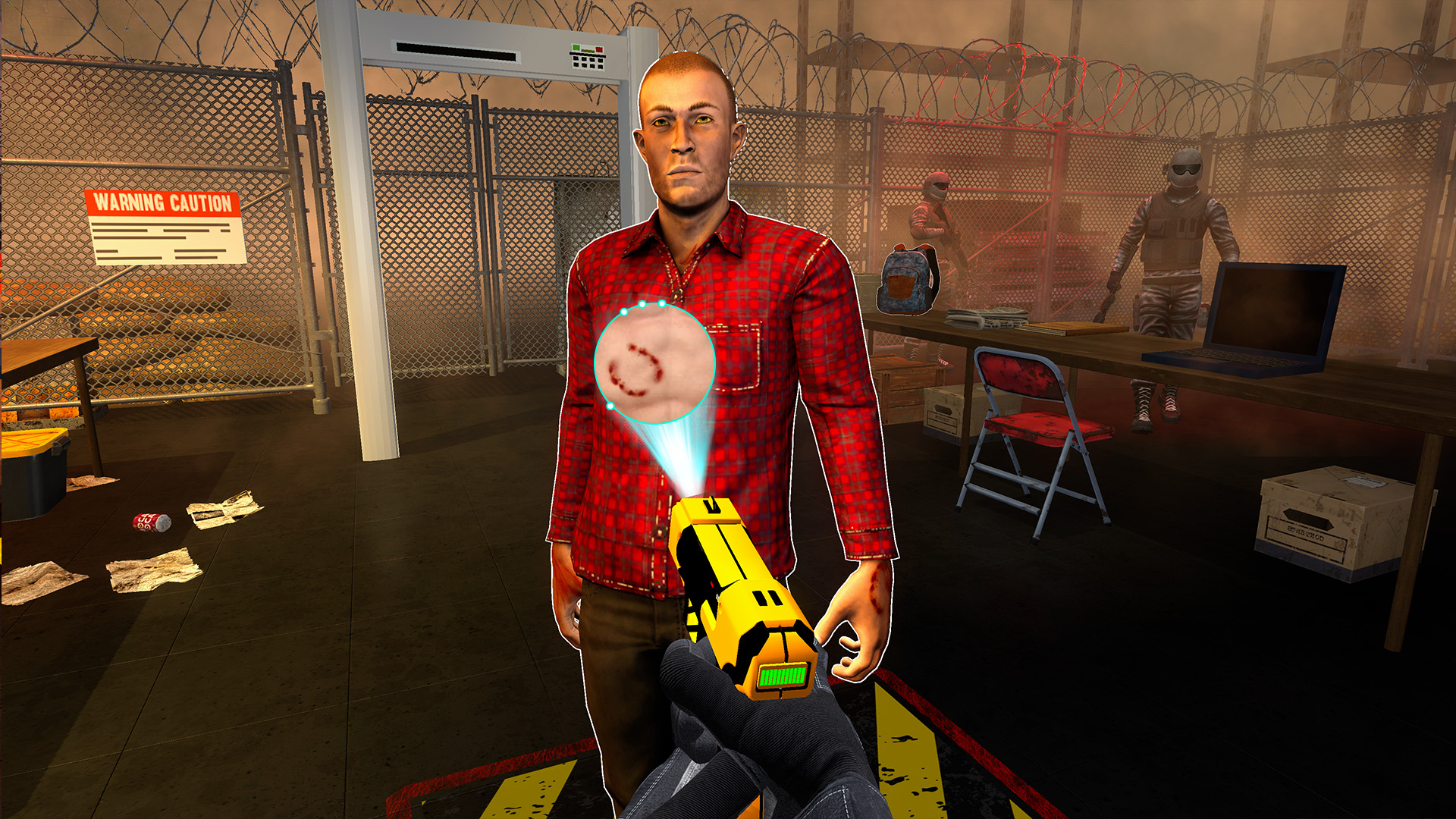Expand the scan circle over the man's chest
Image resolution: width=1456 pixels, height=819 pixels.
656,364
